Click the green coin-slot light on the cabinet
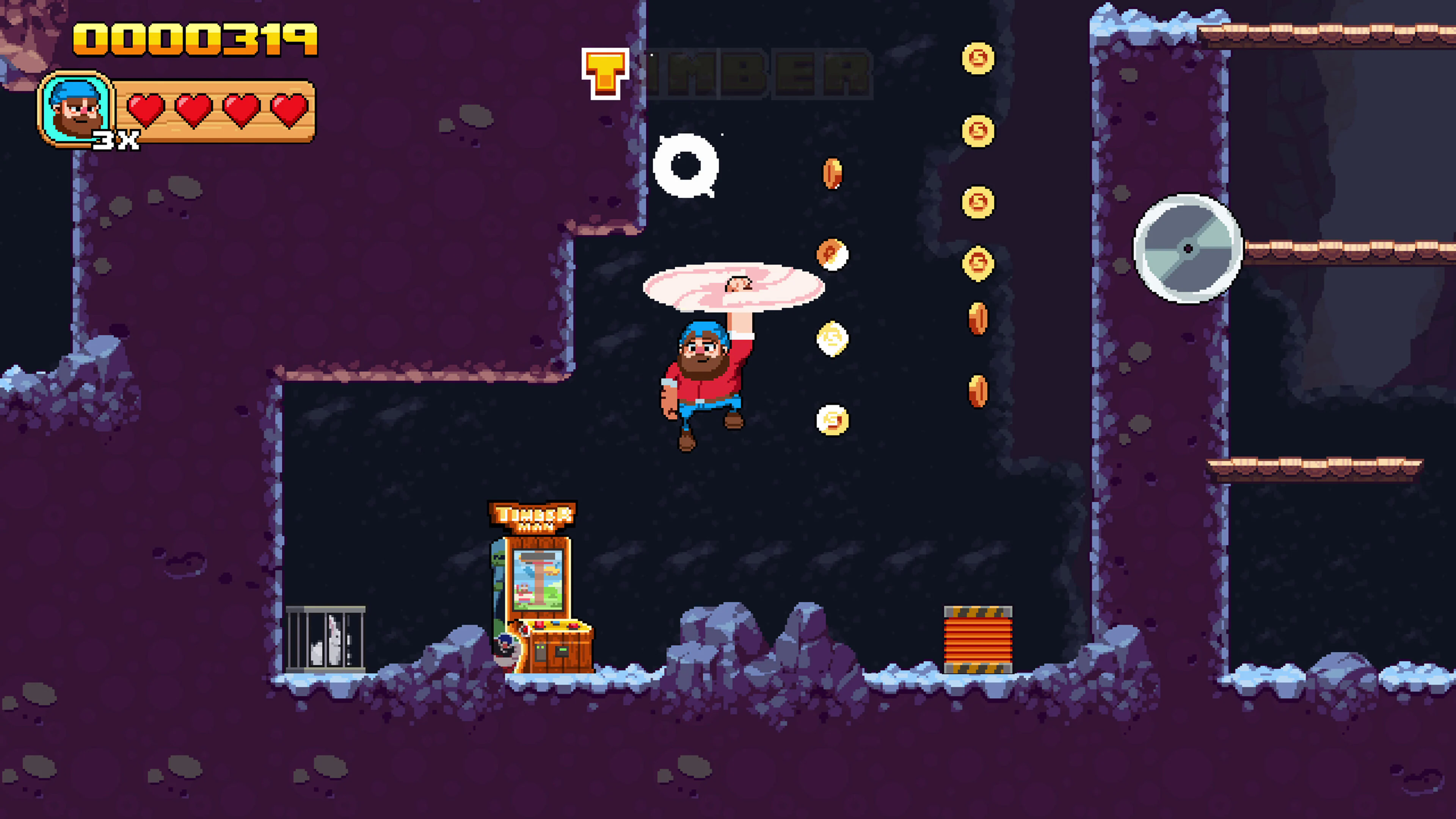This screenshot has width=1456, height=819. click(563, 650)
